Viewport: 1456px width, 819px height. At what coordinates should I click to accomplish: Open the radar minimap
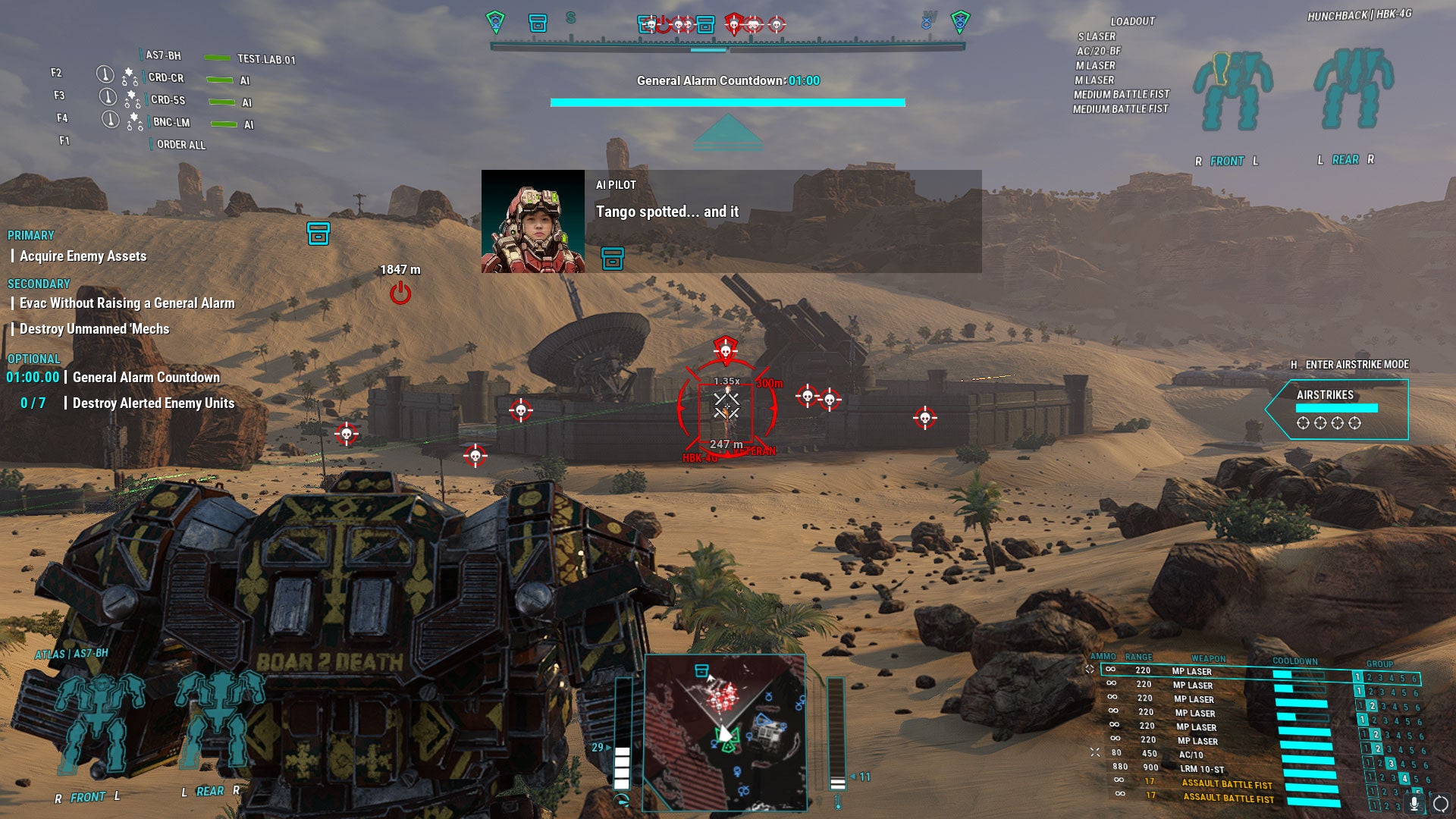(724, 733)
